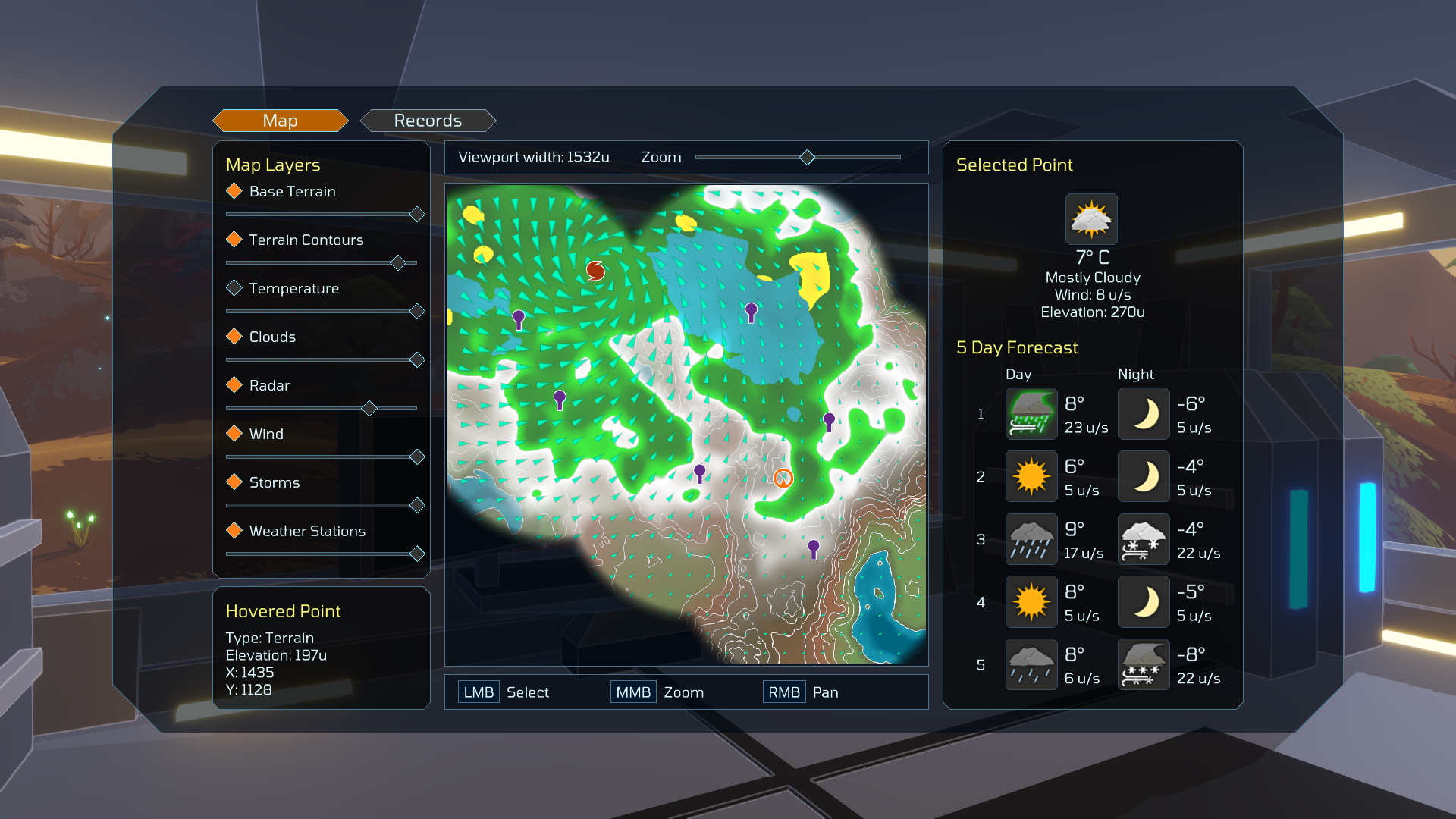
Task: Click the Wind layer opacity slider handle
Action: click(x=418, y=457)
